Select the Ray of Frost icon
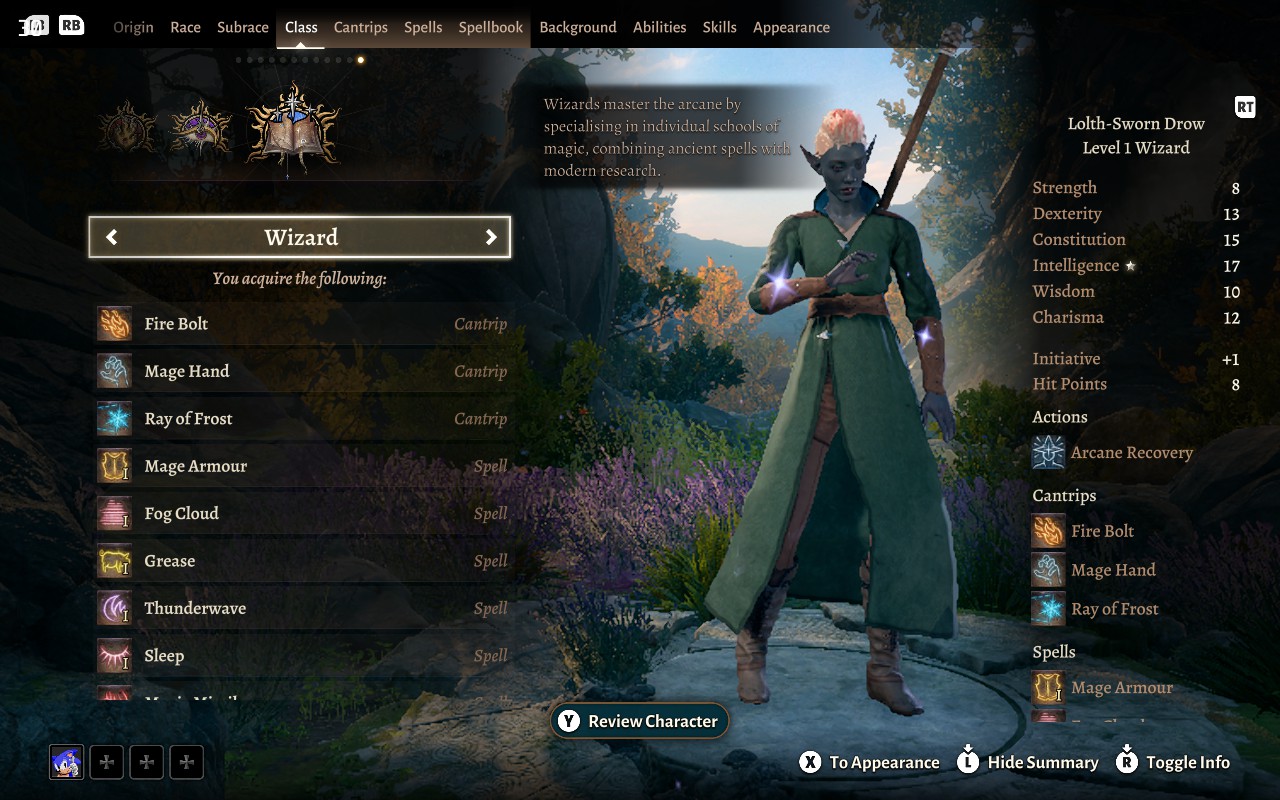 [114, 418]
